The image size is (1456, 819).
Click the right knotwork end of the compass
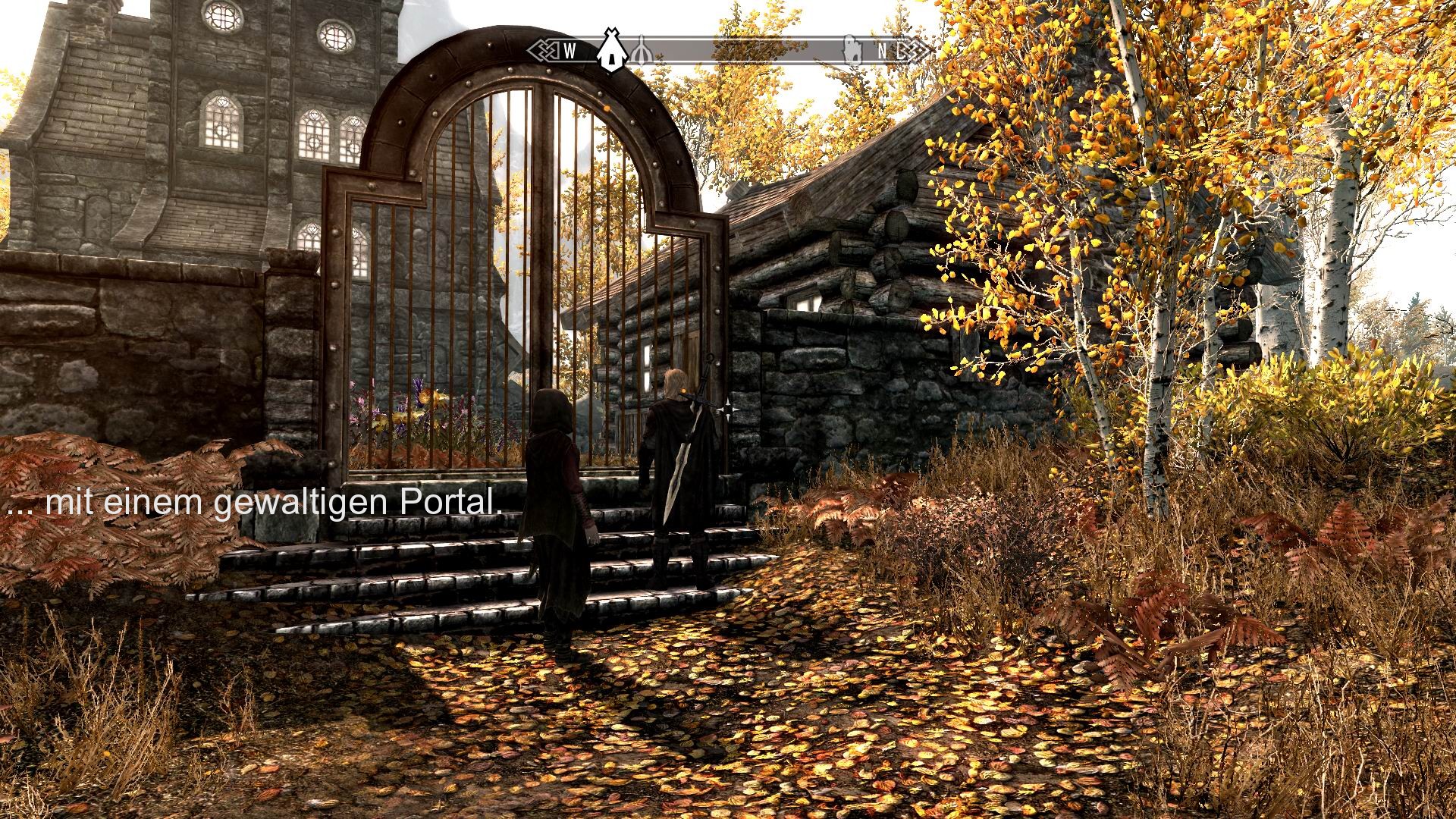(x=912, y=50)
